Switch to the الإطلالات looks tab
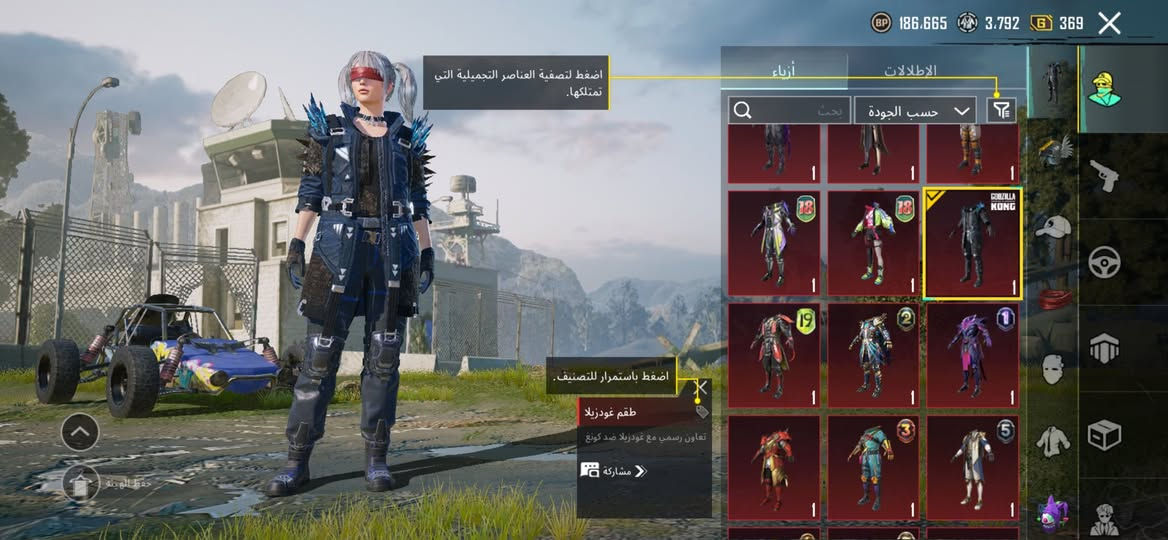The width and height of the screenshot is (1168, 540). 910,71
